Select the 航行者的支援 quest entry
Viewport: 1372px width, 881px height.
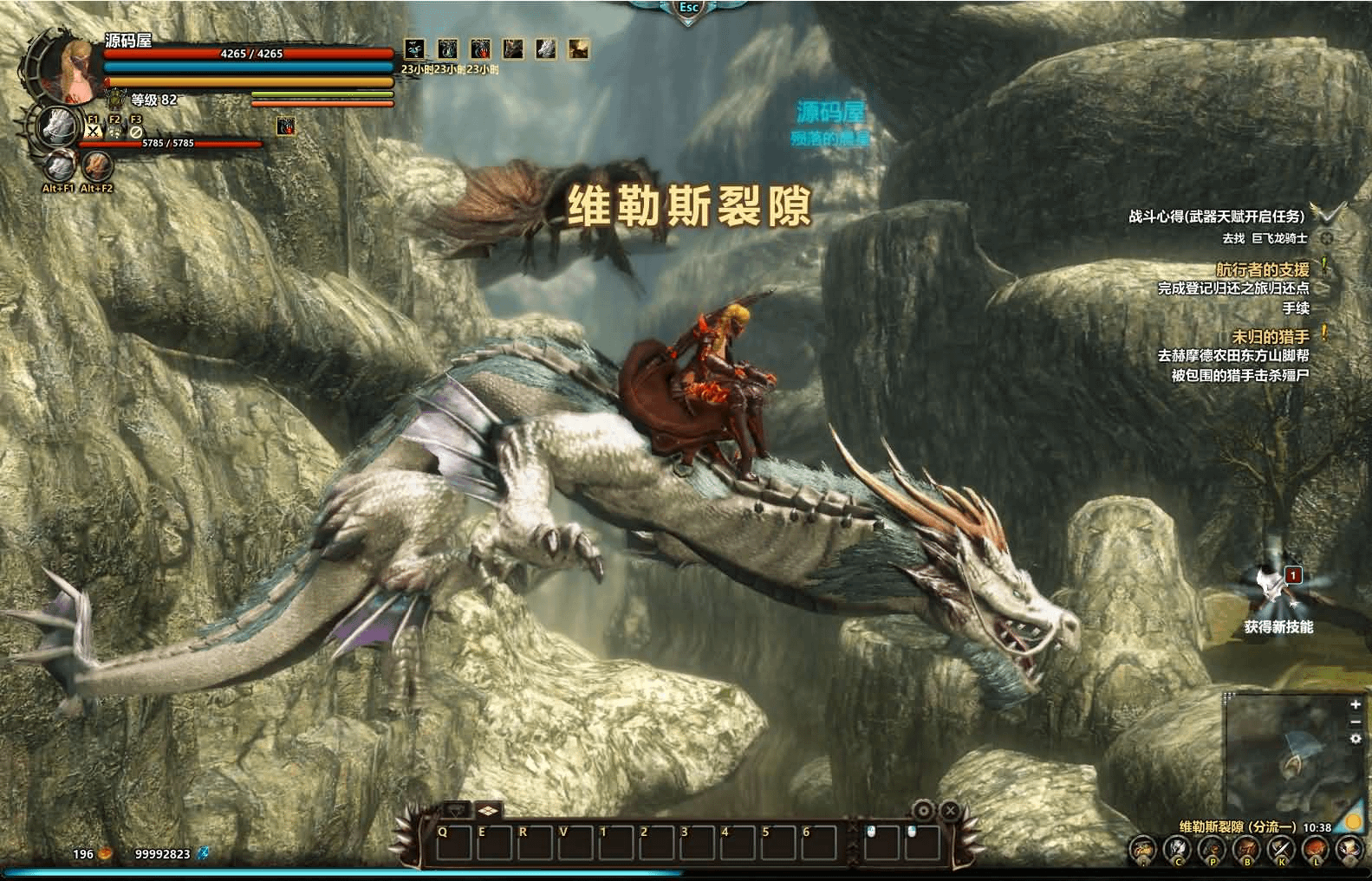tap(1262, 270)
